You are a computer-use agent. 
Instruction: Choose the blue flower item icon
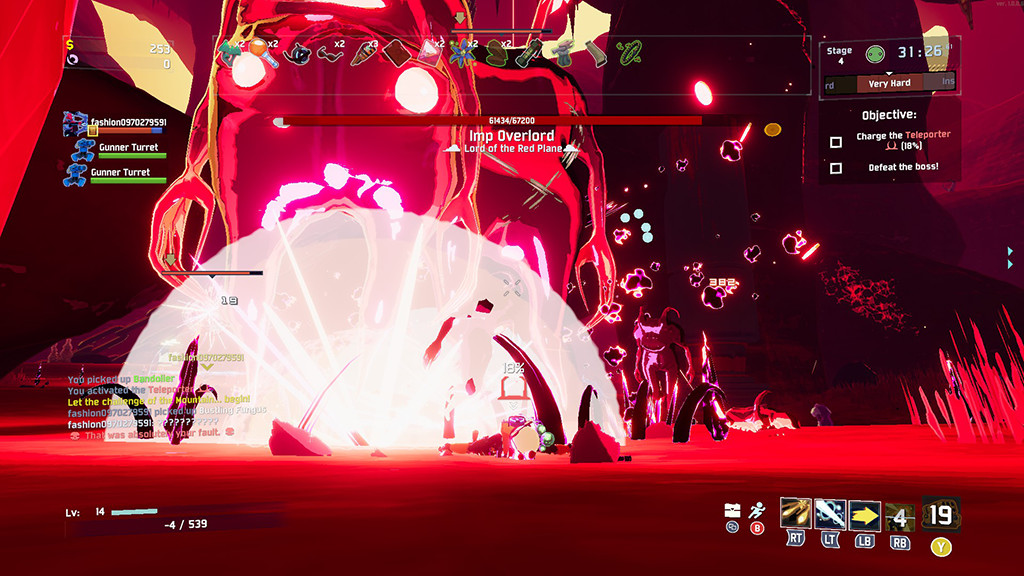pos(461,52)
